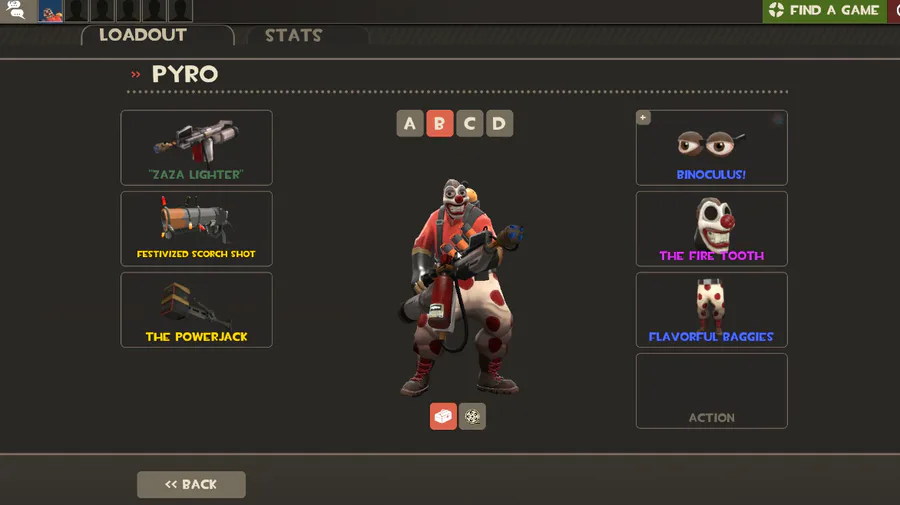The image size is (900, 505).
Task: Go back with the Back button
Action: point(191,484)
